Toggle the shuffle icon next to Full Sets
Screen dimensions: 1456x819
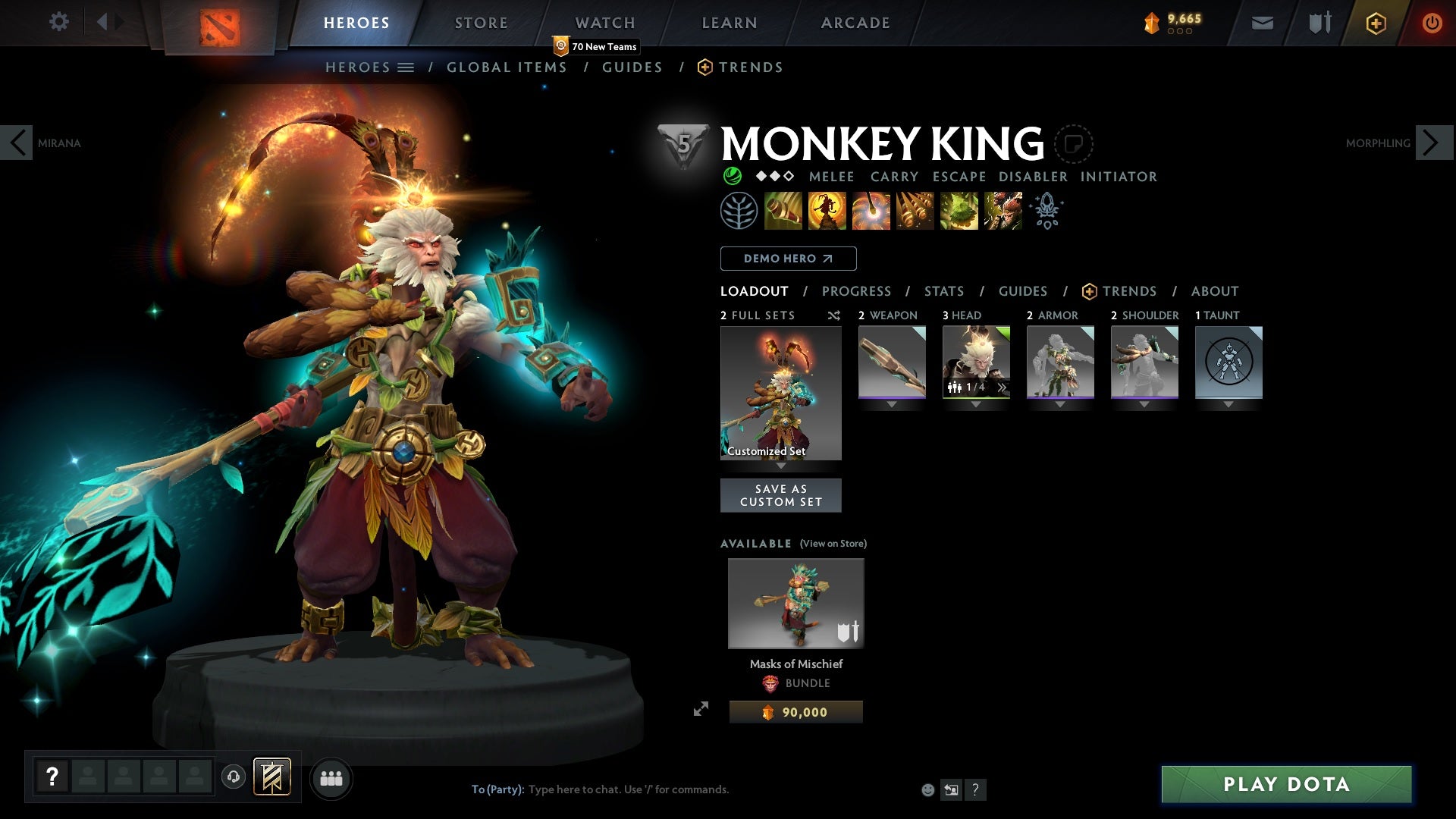[x=833, y=315]
